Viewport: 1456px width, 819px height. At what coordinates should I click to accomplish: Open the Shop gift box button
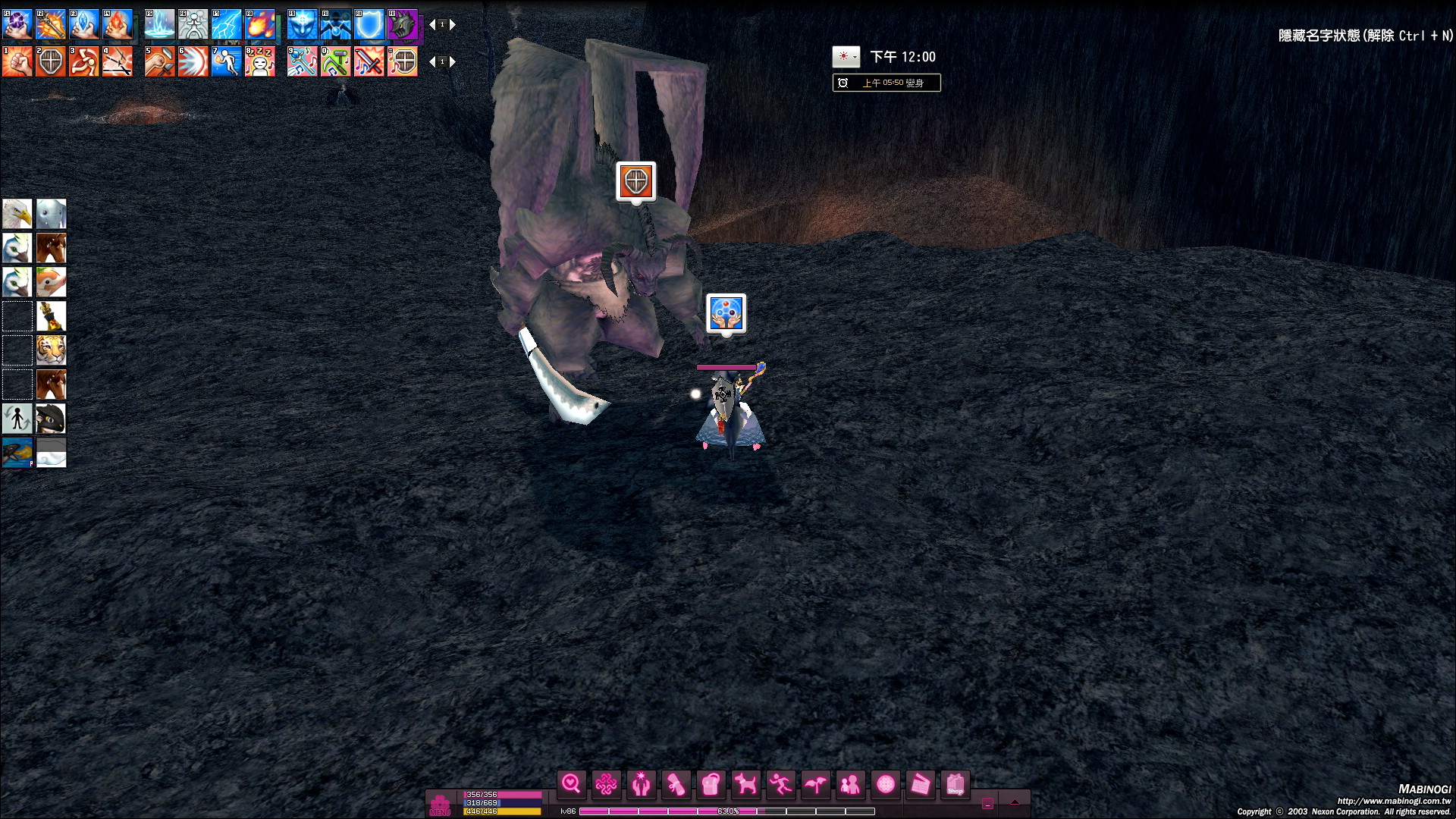click(955, 784)
